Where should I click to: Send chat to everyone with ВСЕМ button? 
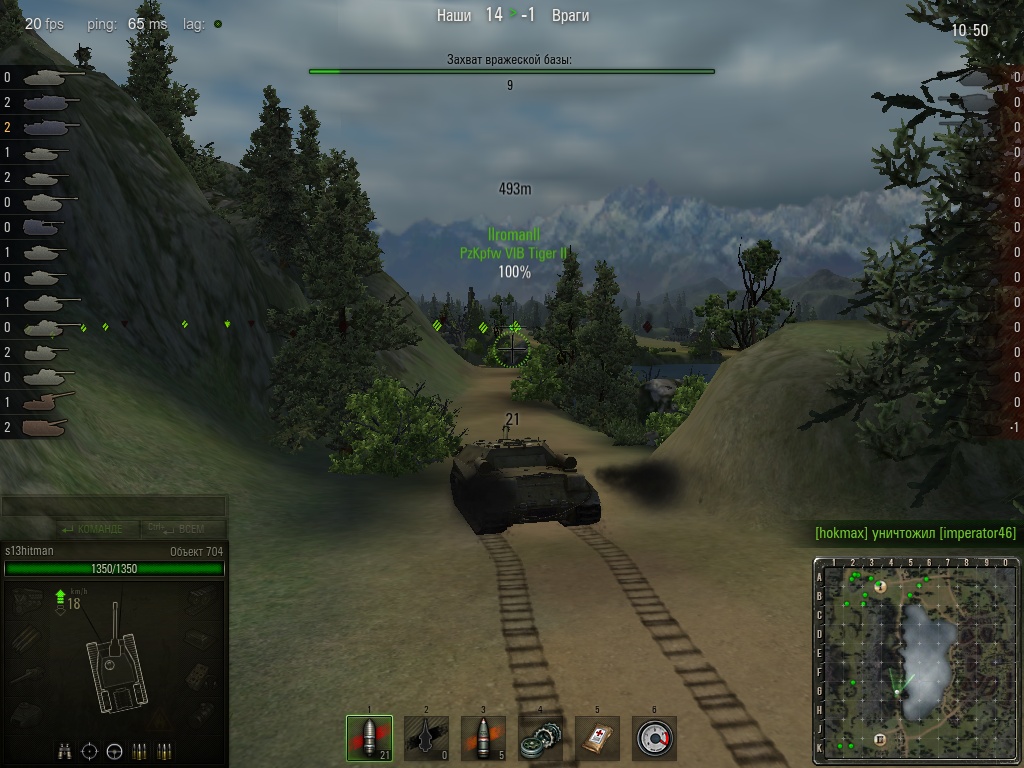(x=186, y=529)
